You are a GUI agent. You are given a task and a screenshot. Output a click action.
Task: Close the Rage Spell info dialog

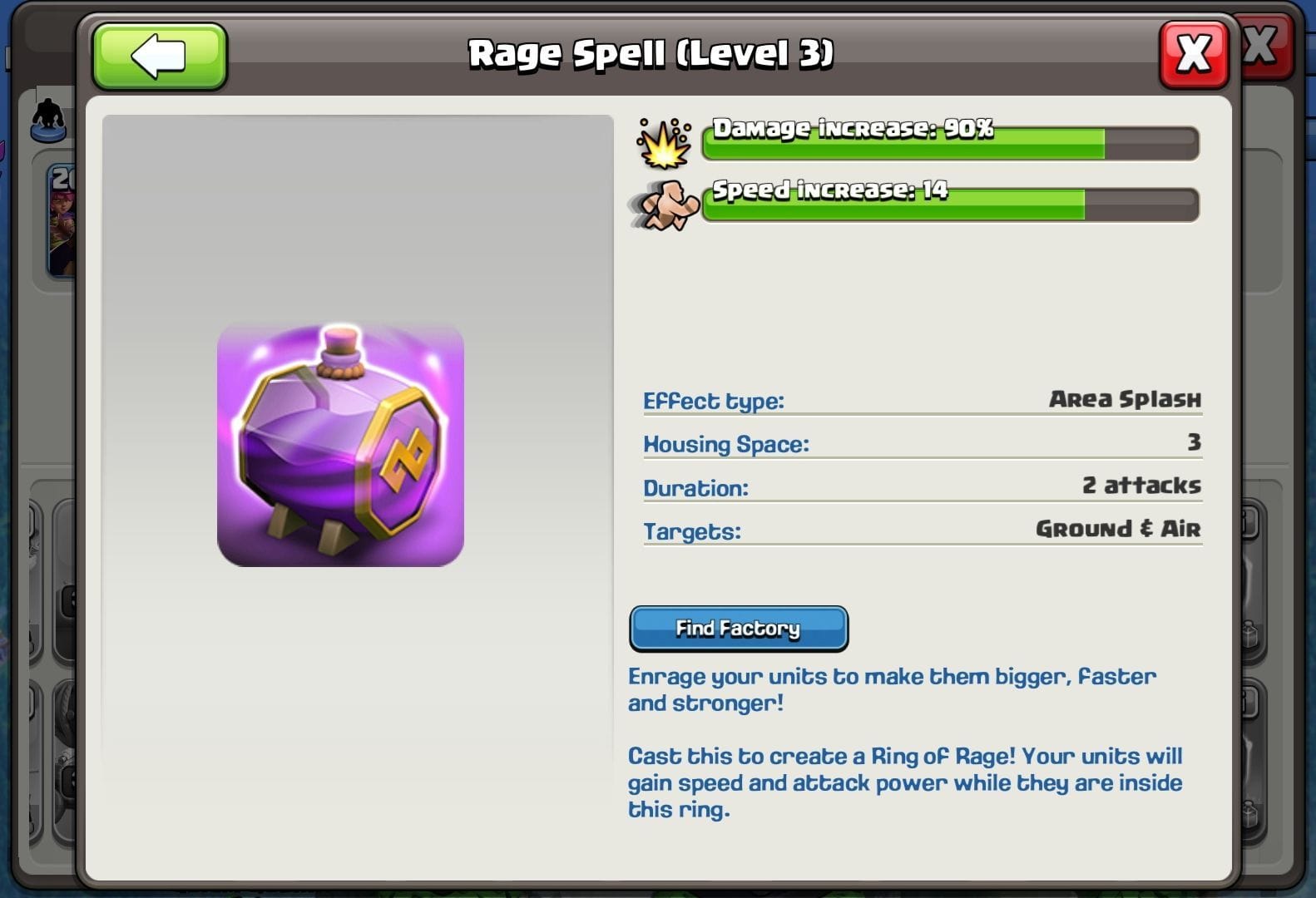click(1193, 52)
